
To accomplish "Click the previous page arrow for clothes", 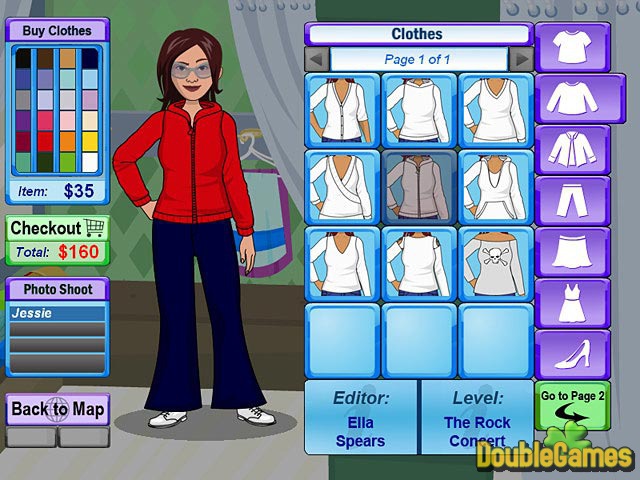I will (317, 59).
